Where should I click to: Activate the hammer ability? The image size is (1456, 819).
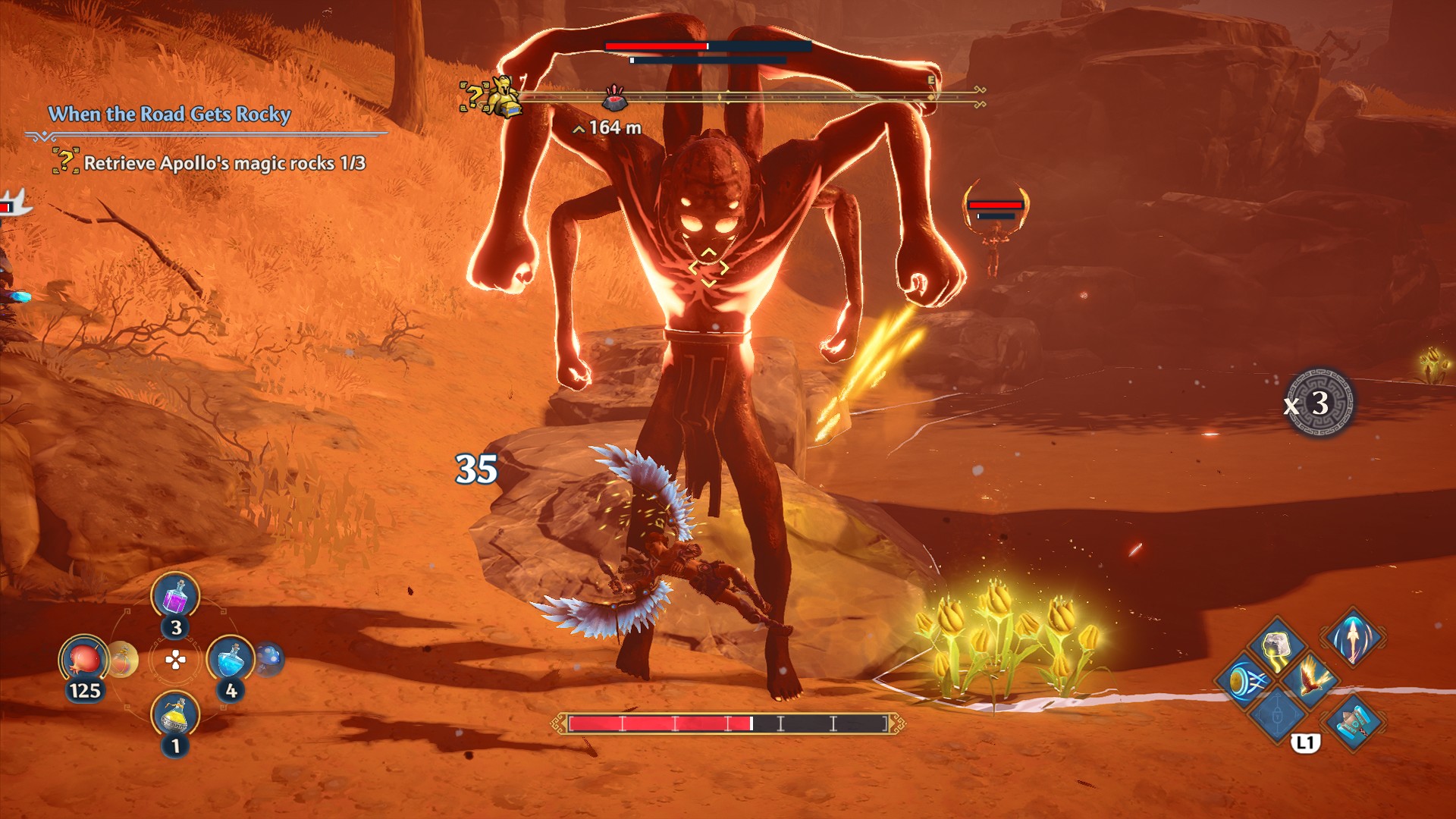[1354, 722]
